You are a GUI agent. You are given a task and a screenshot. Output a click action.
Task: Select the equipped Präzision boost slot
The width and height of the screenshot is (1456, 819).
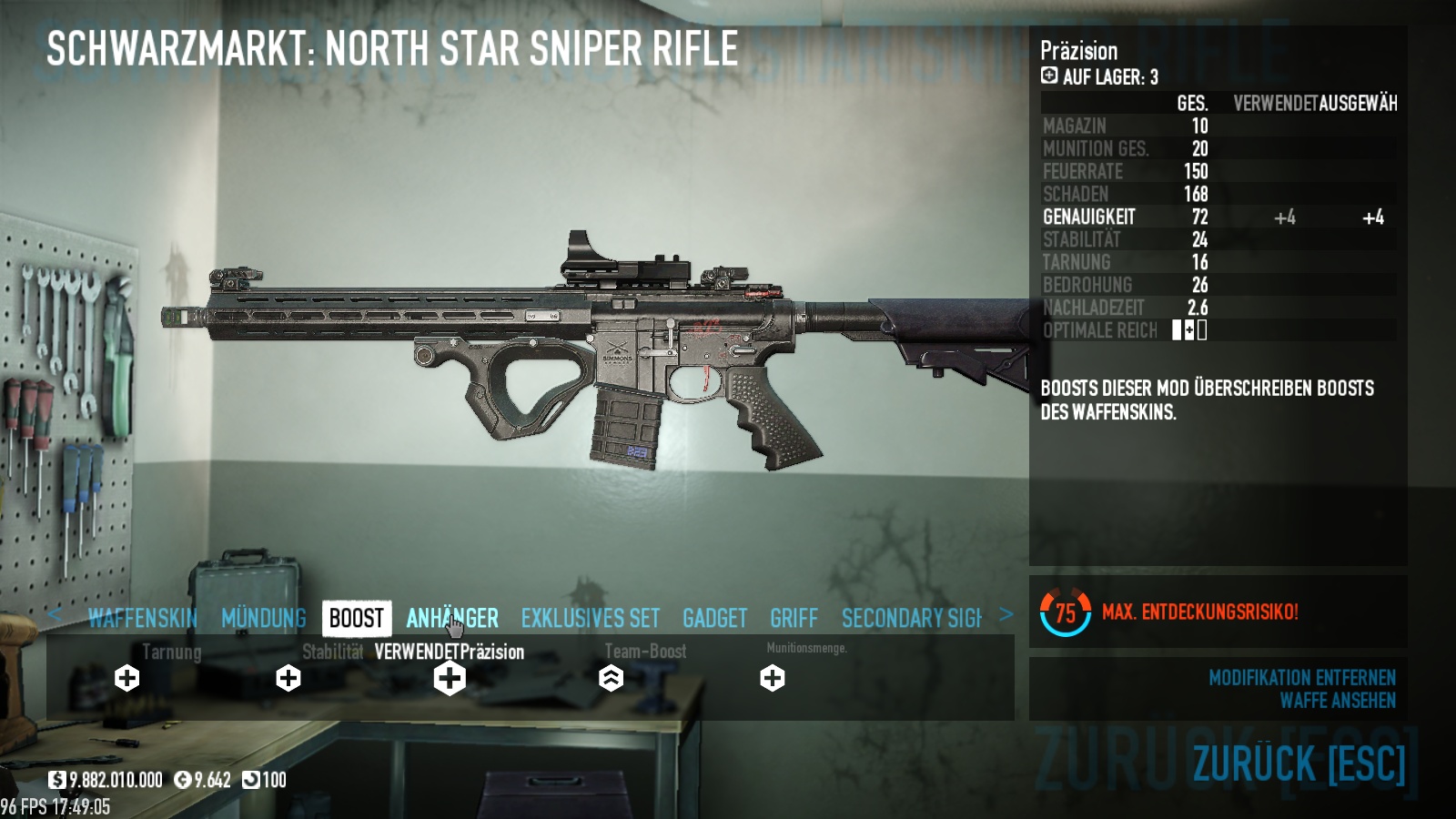(x=450, y=678)
